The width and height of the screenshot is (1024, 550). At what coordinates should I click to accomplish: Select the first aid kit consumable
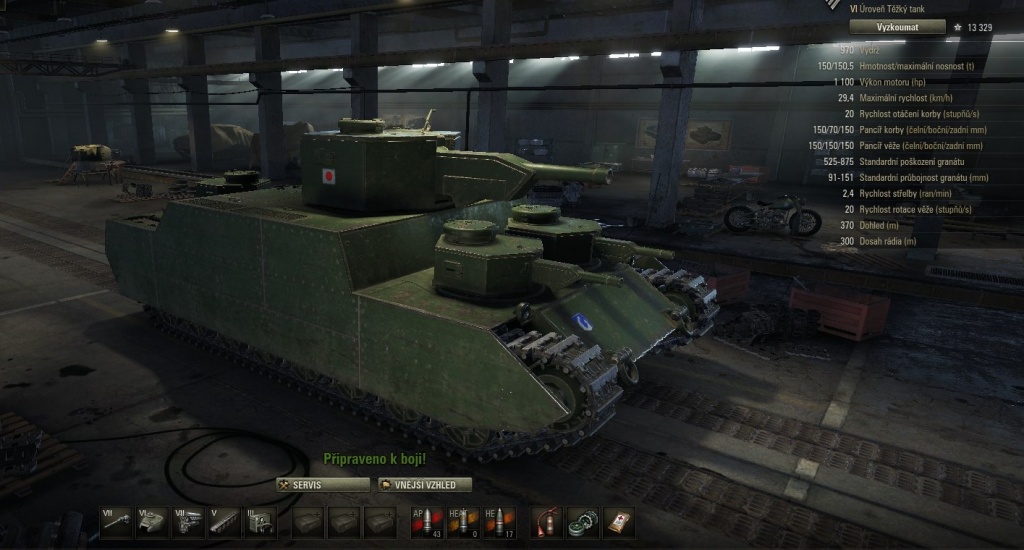pos(619,521)
